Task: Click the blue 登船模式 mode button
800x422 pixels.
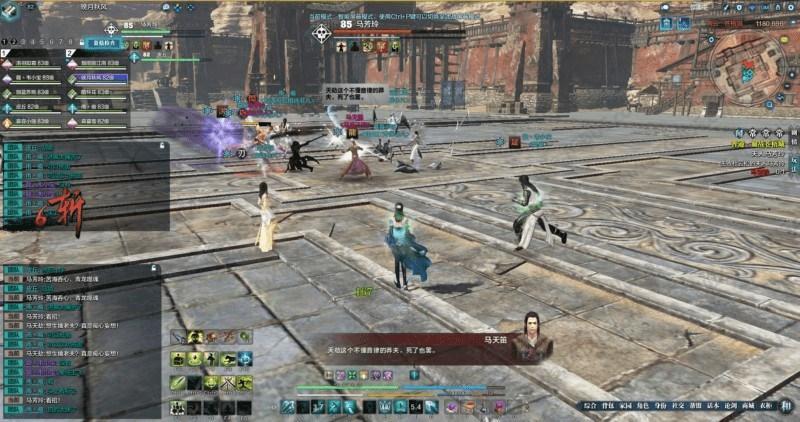Action: [104, 44]
